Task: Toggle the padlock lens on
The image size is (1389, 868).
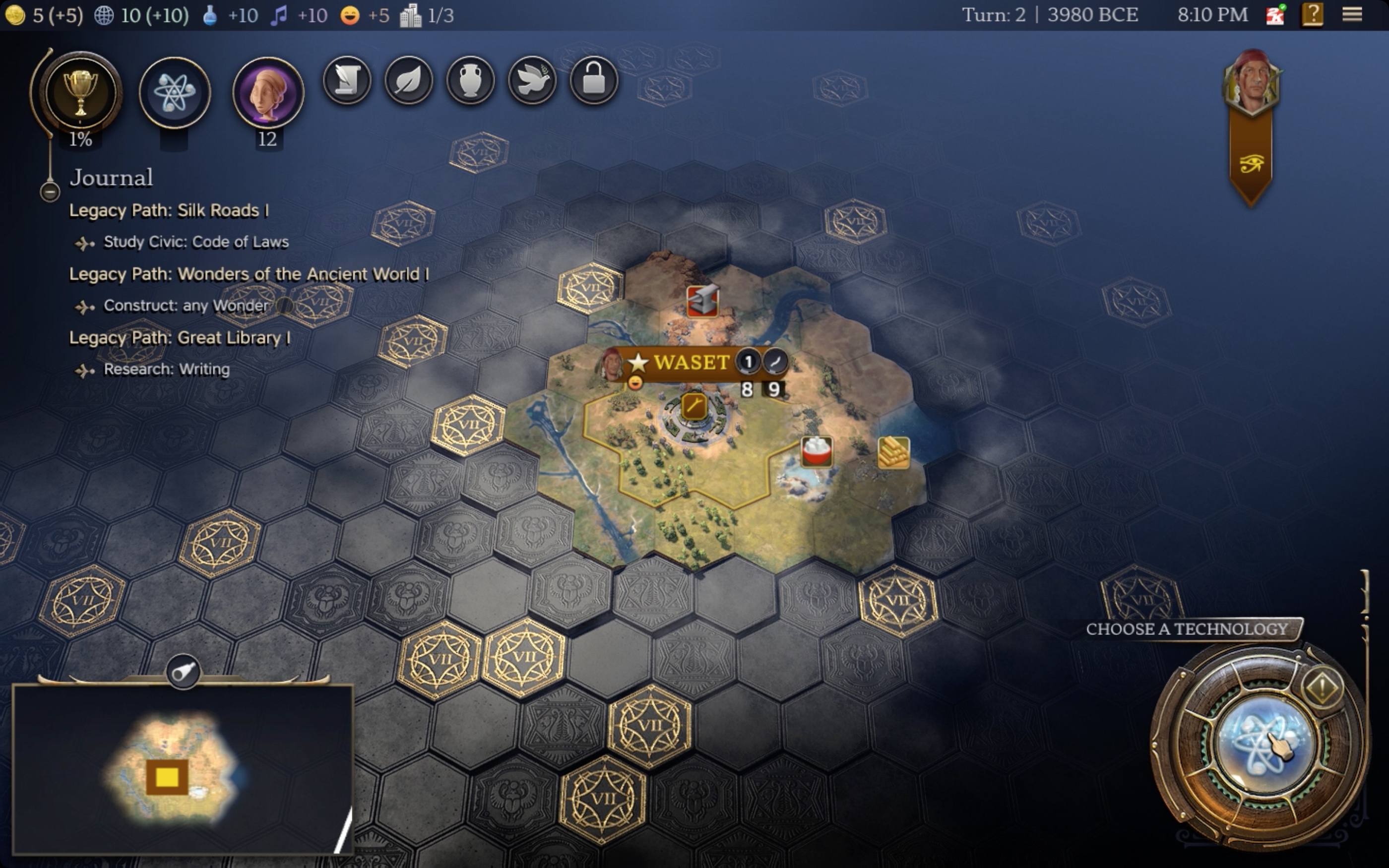Action: click(593, 80)
